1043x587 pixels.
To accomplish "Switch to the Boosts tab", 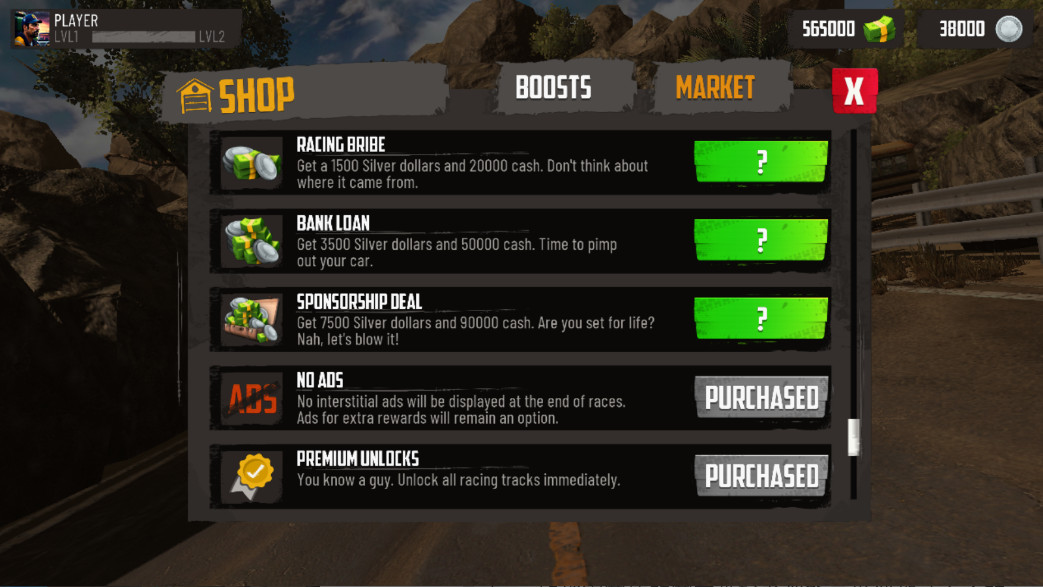I will (x=553, y=88).
